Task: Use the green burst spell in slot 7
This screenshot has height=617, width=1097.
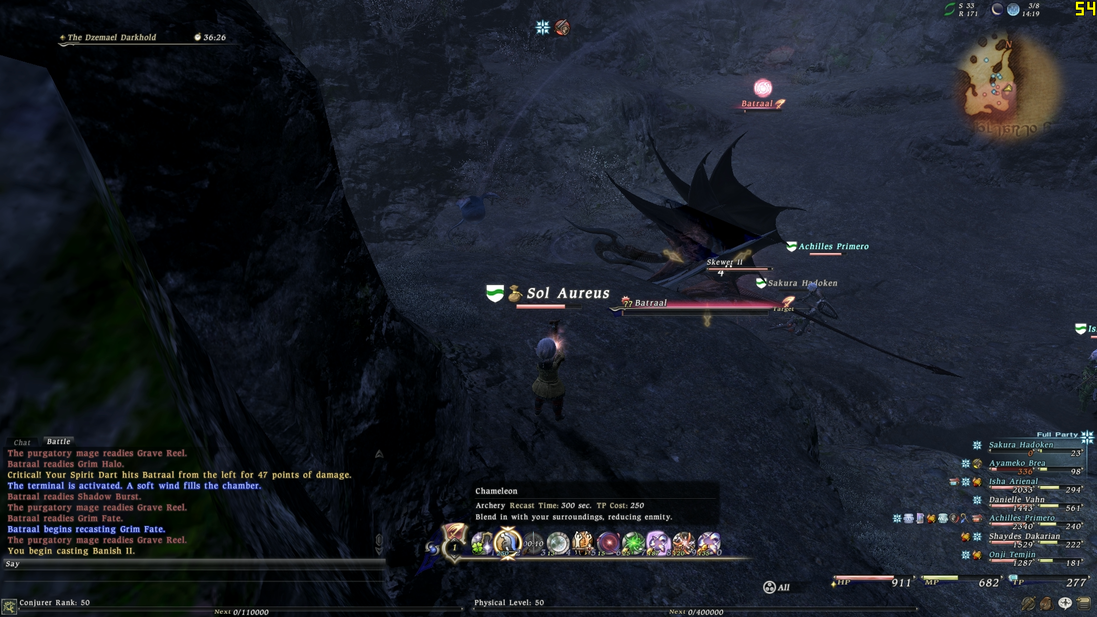Action: pyautogui.click(x=633, y=543)
